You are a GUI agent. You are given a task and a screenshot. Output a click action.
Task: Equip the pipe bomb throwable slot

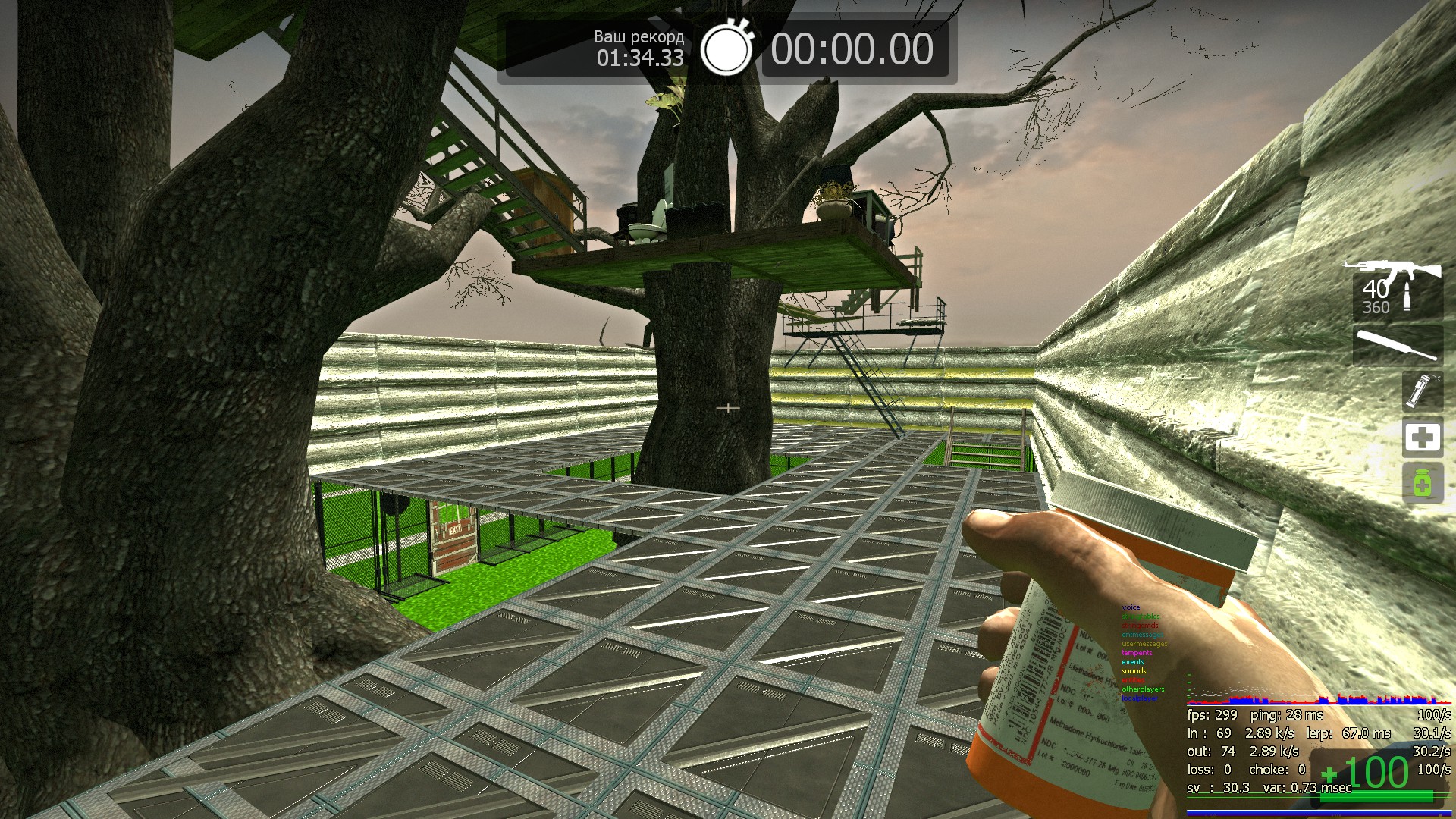[x=1421, y=391]
